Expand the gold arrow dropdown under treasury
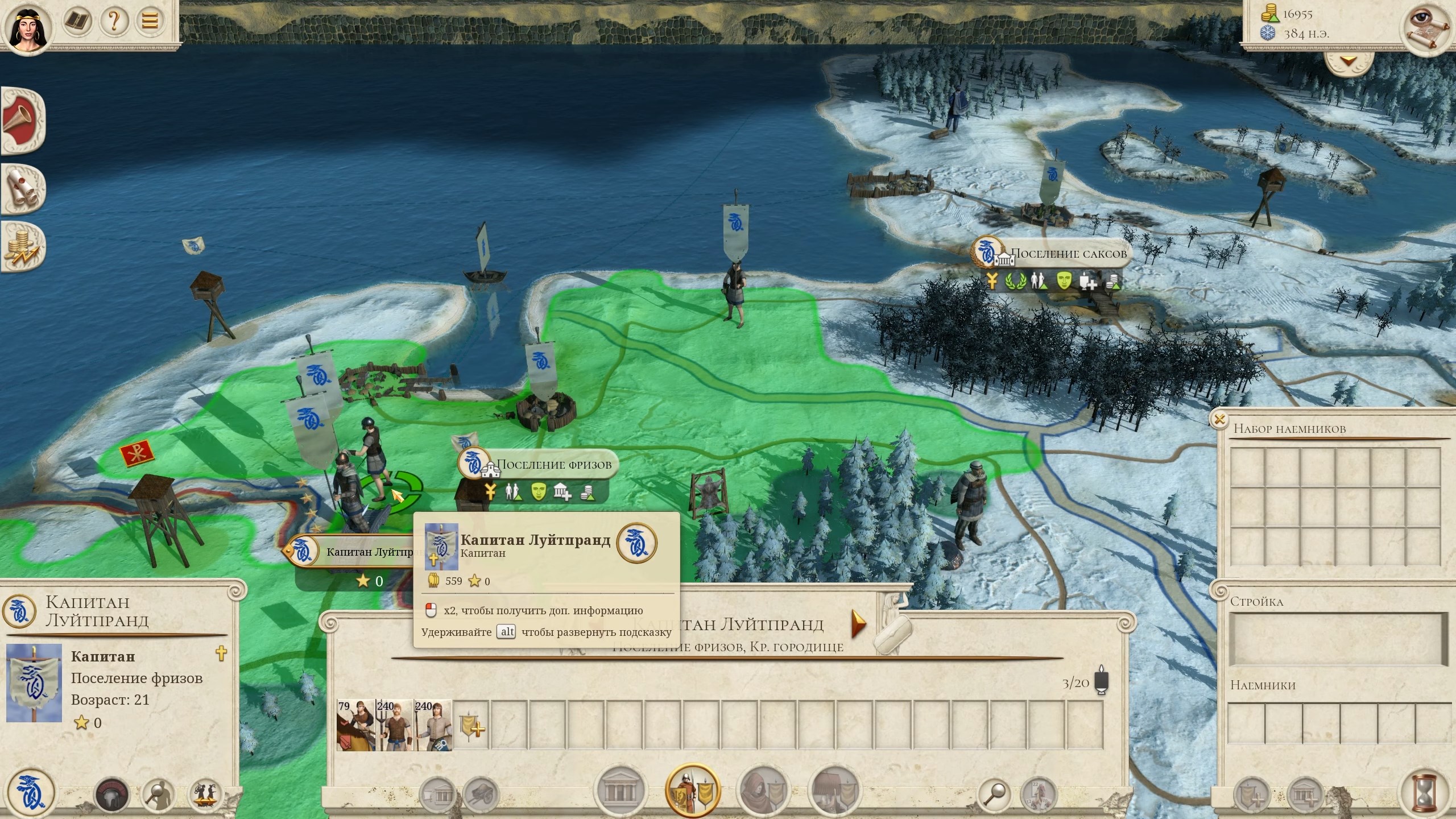The width and height of the screenshot is (1456, 819). tap(1349, 61)
